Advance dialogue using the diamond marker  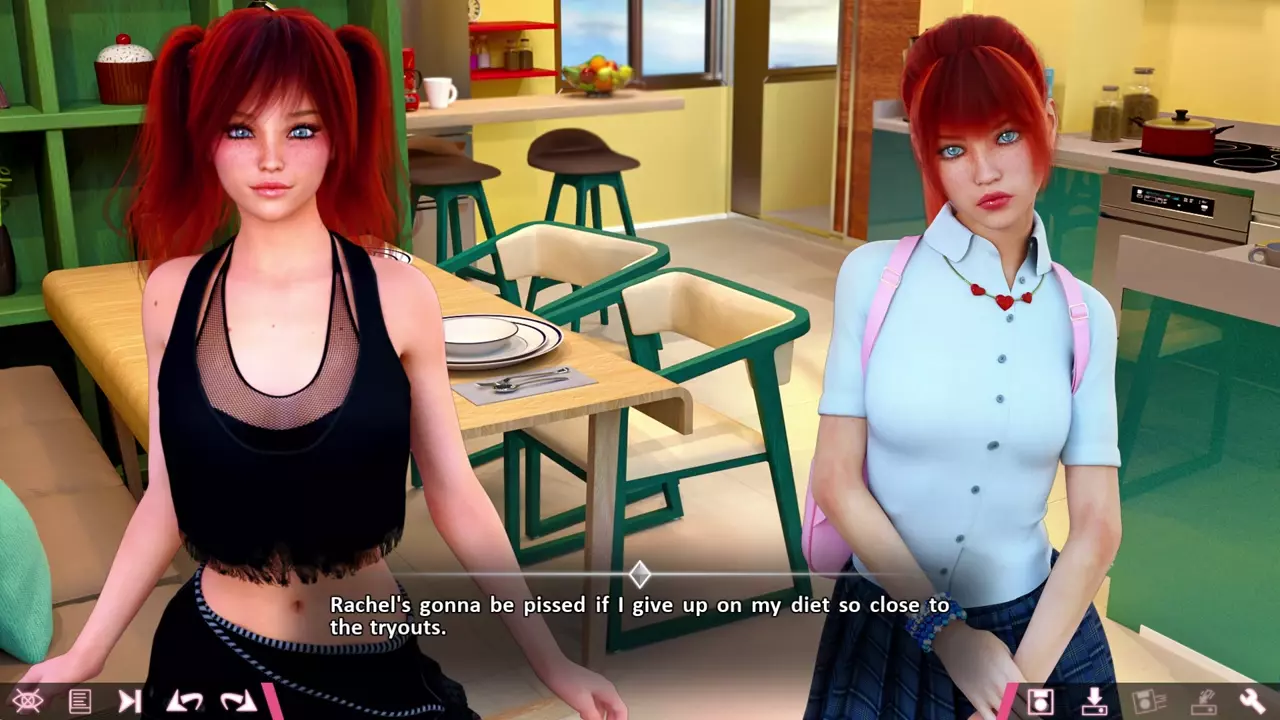640,574
